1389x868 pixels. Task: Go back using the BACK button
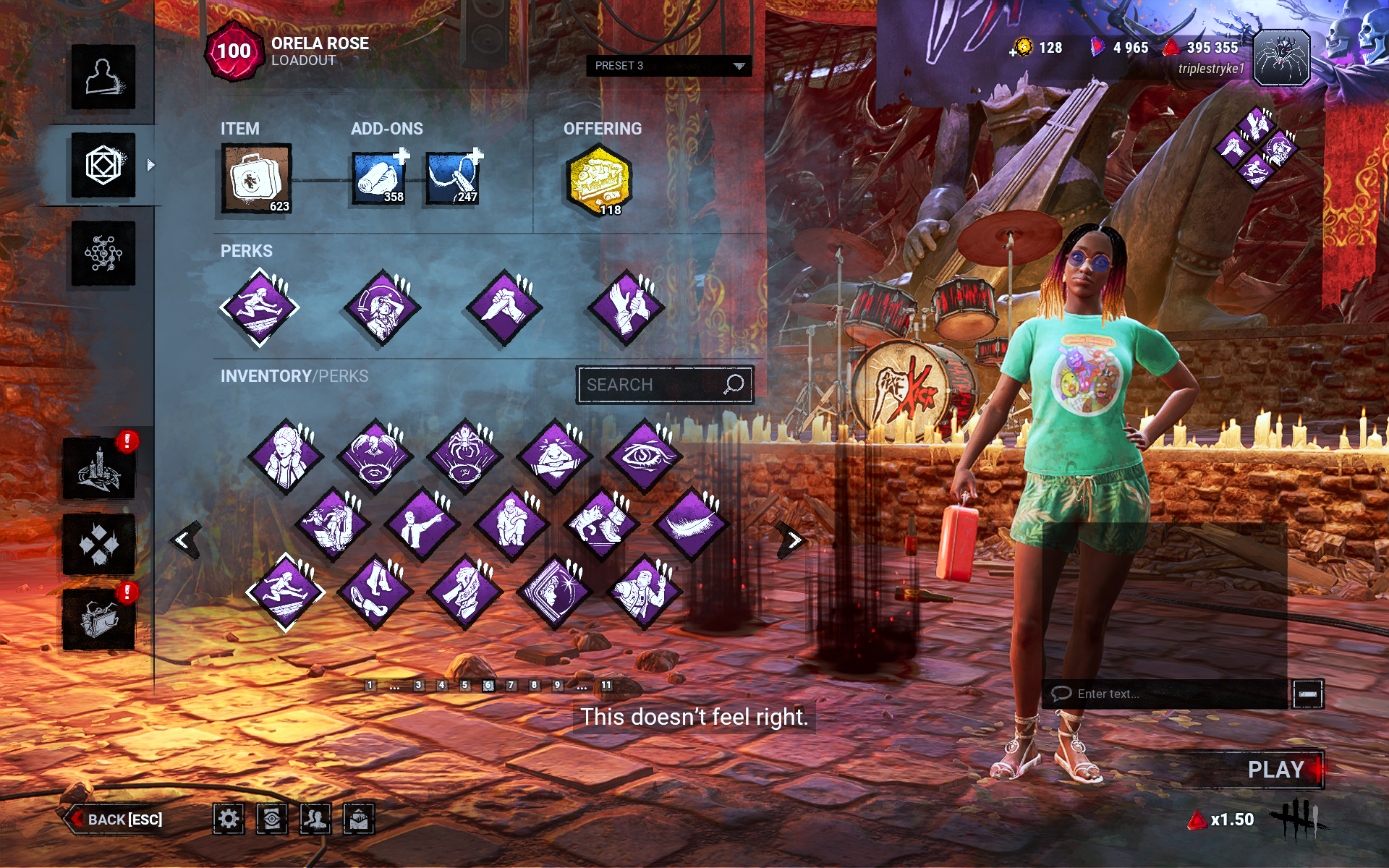tap(116, 819)
